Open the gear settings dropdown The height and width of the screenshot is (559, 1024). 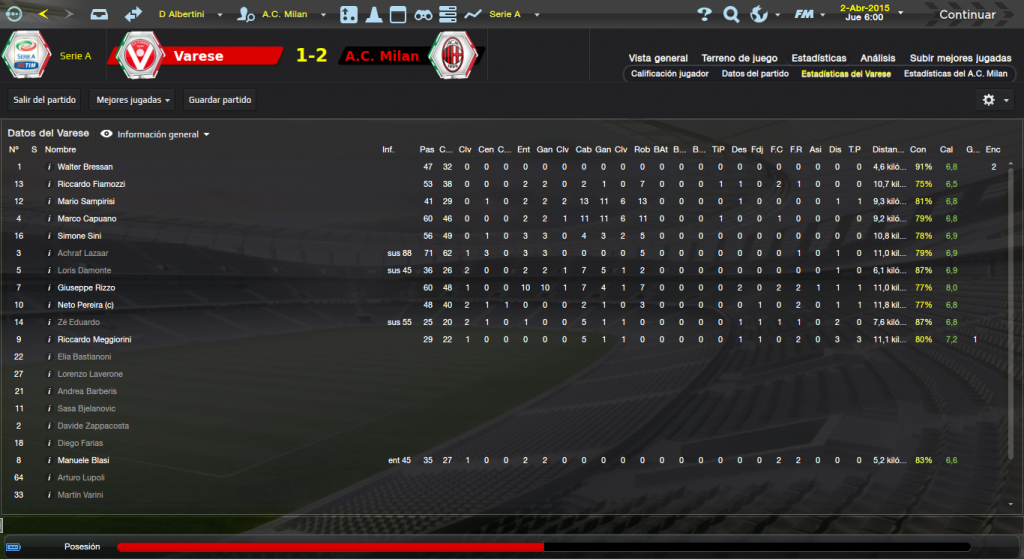[994, 100]
